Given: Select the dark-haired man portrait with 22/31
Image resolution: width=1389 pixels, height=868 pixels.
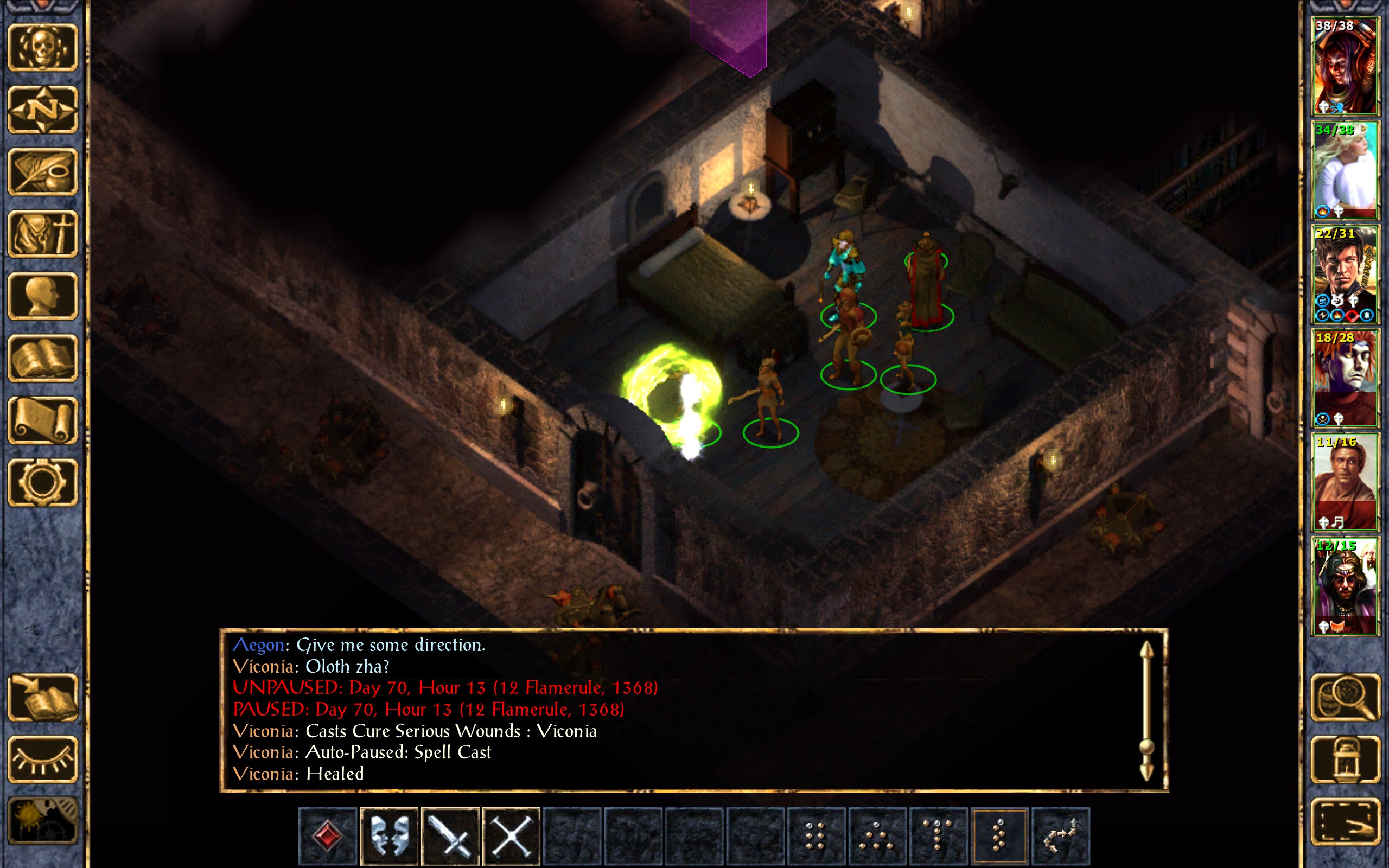Looking at the screenshot, I should [x=1344, y=275].
